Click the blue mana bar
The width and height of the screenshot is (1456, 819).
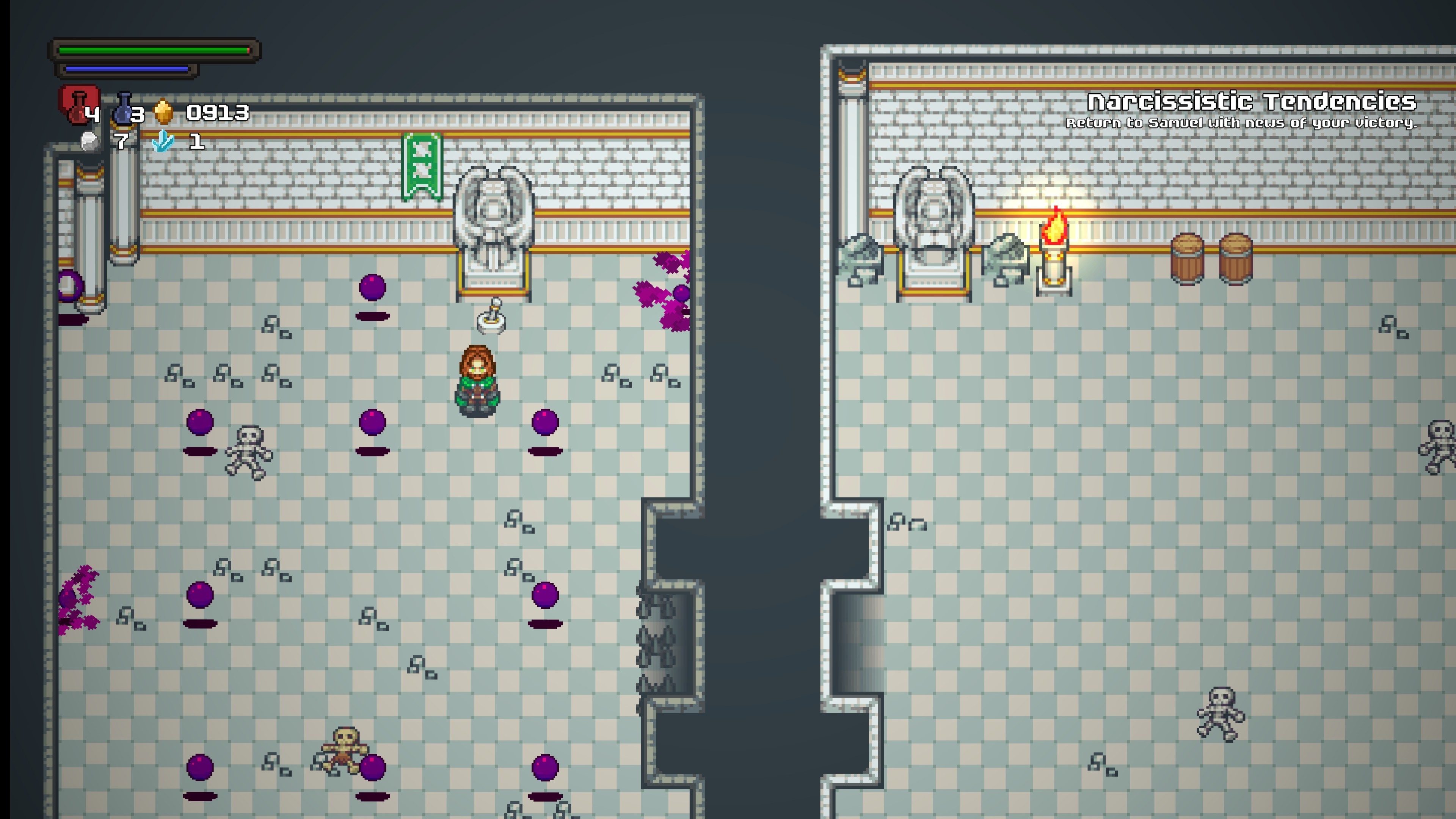[x=126, y=69]
